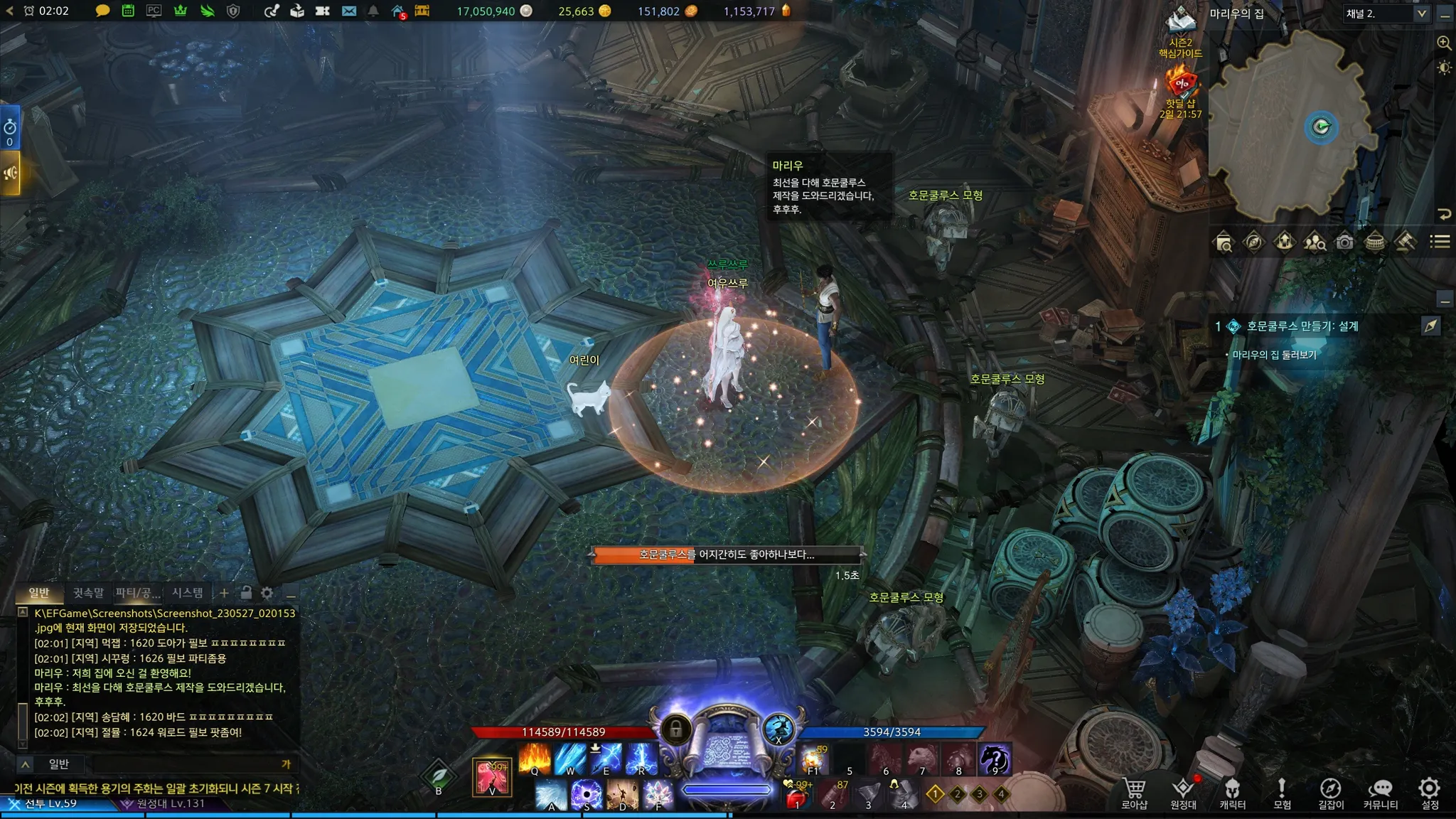This screenshot has width=1456, height=819.
Task: Open the 로아샵 shop cart menu
Action: coord(1134,793)
